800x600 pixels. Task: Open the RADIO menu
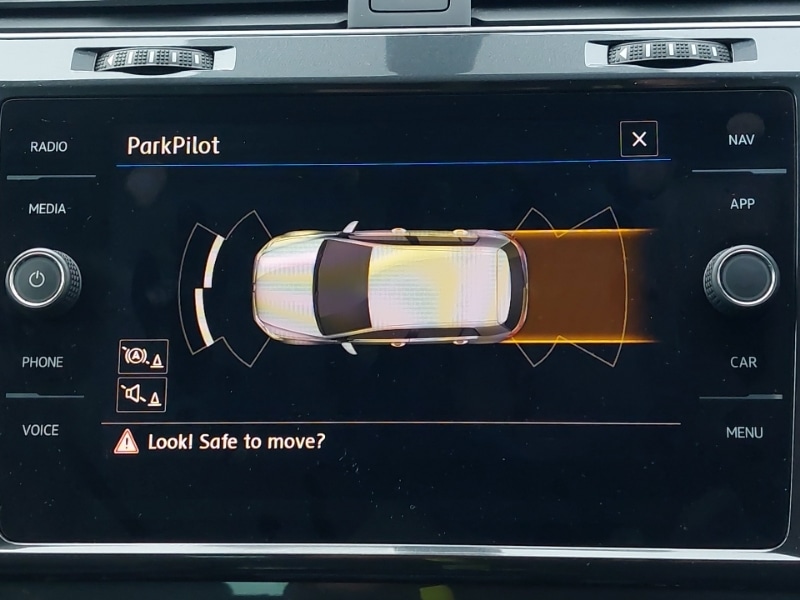point(49,147)
